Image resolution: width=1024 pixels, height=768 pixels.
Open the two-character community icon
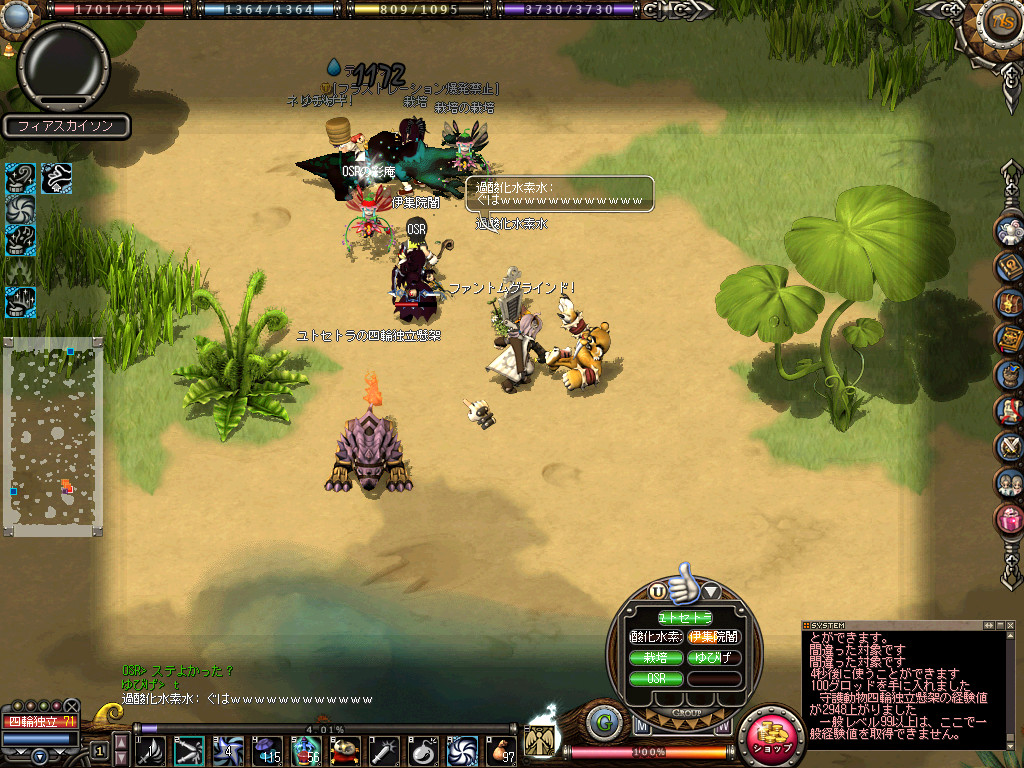pyautogui.click(x=1010, y=483)
